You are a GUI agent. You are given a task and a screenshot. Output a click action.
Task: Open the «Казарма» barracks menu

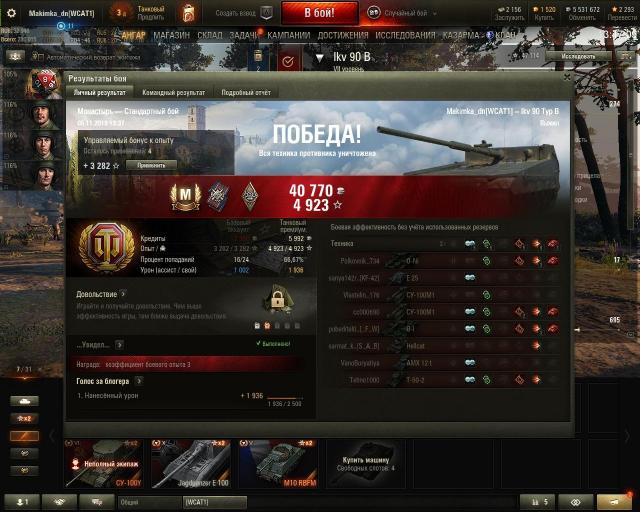(x=460, y=34)
